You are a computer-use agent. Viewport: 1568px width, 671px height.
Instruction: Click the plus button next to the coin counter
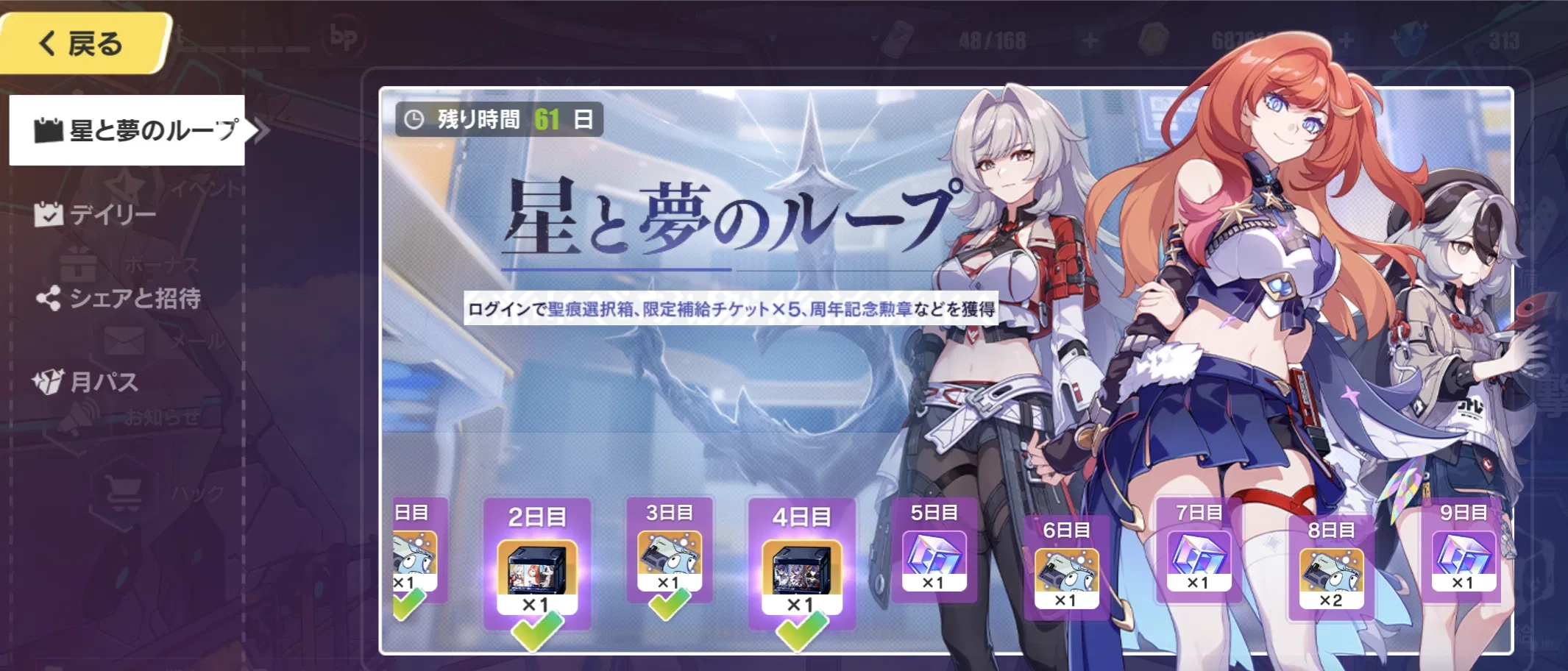tap(1346, 38)
